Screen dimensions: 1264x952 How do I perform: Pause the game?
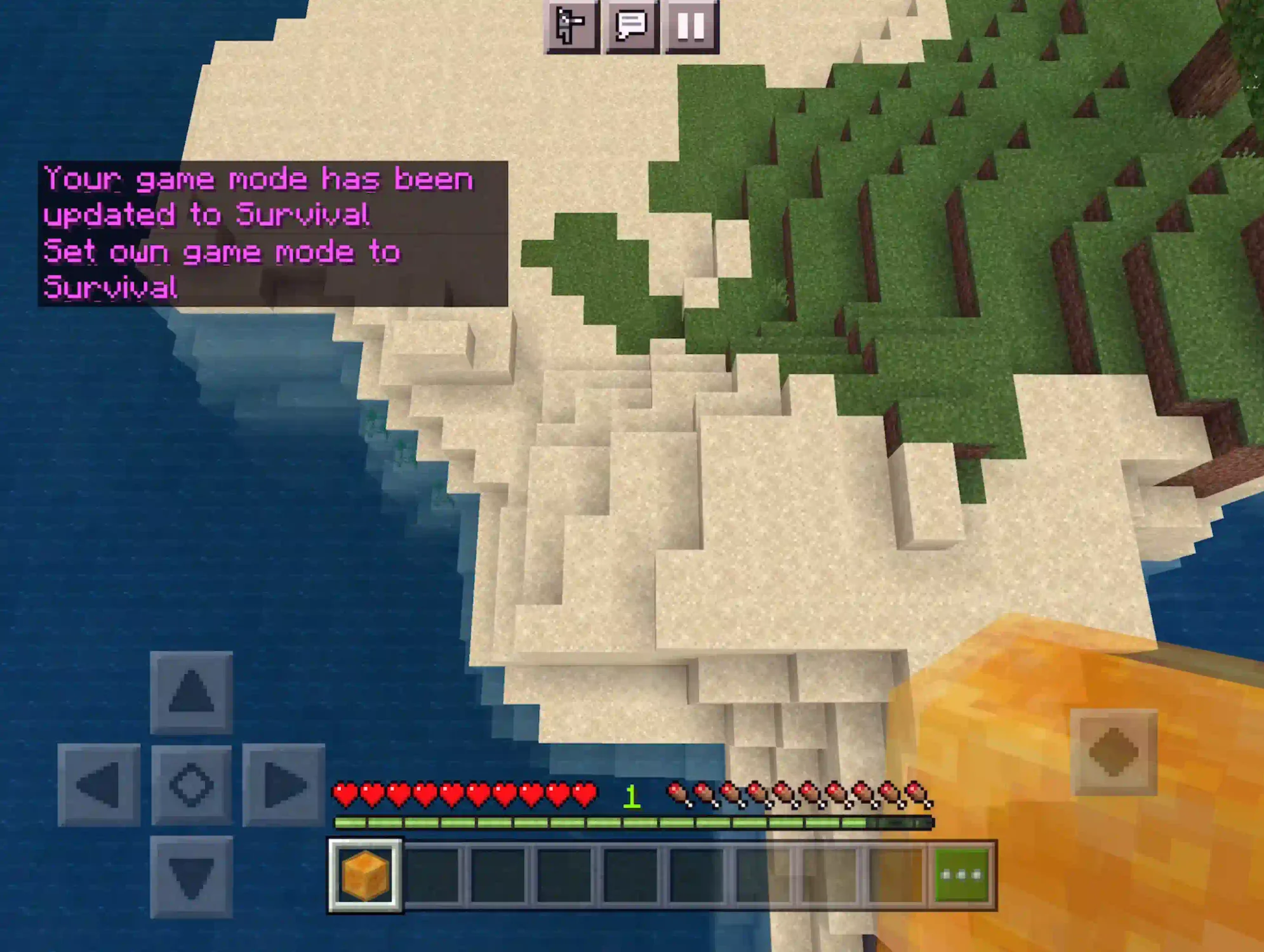pos(691,25)
